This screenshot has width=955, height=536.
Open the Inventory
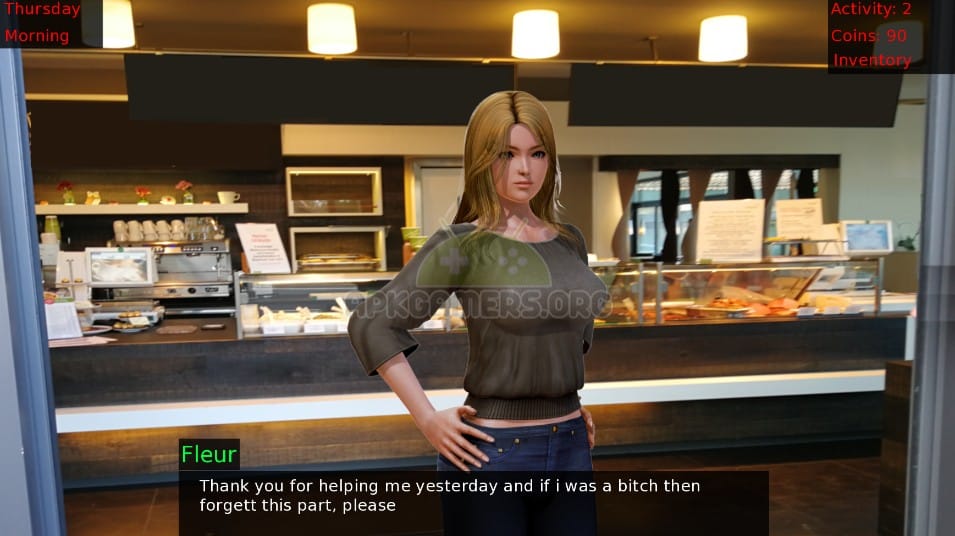(x=872, y=60)
